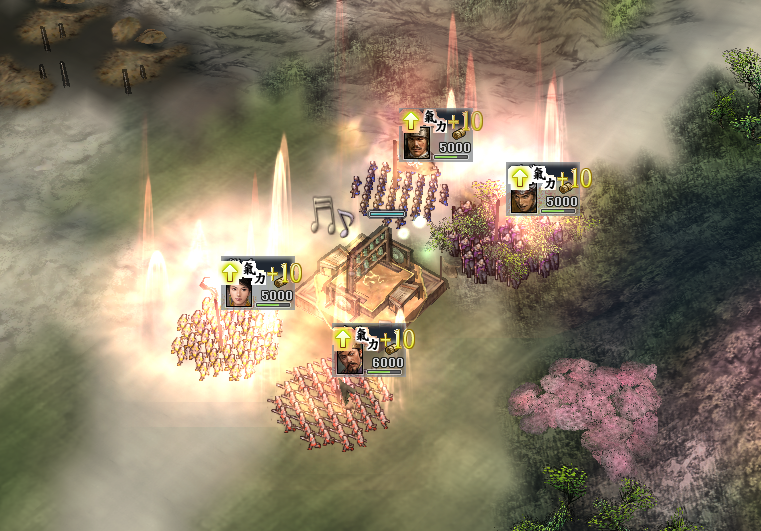761x531 pixels.
Task: Select the 6000-troop officer's unit plate
Action: [x=370, y=351]
